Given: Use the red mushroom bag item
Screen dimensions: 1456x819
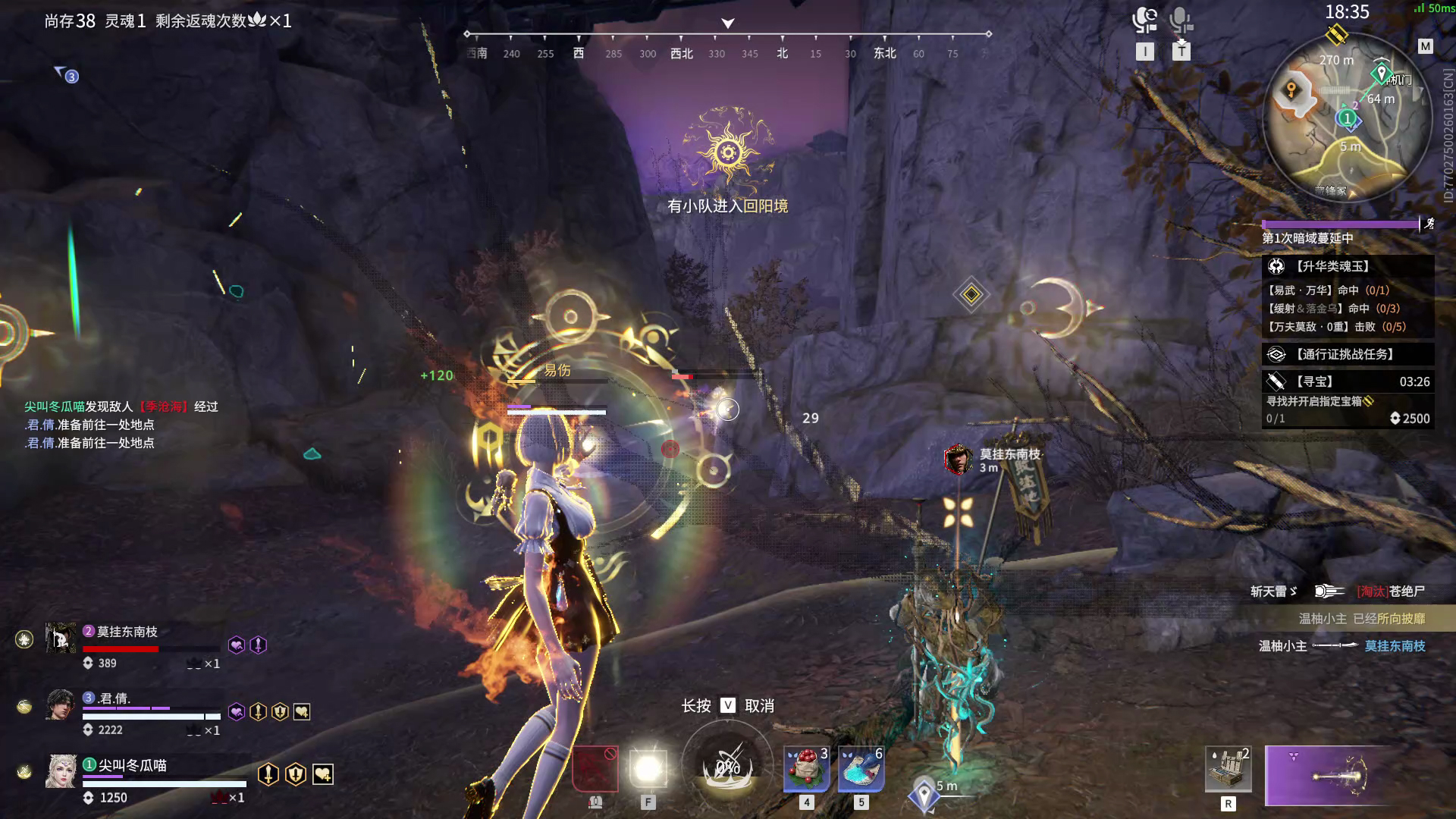Looking at the screenshot, I should pos(806,768).
